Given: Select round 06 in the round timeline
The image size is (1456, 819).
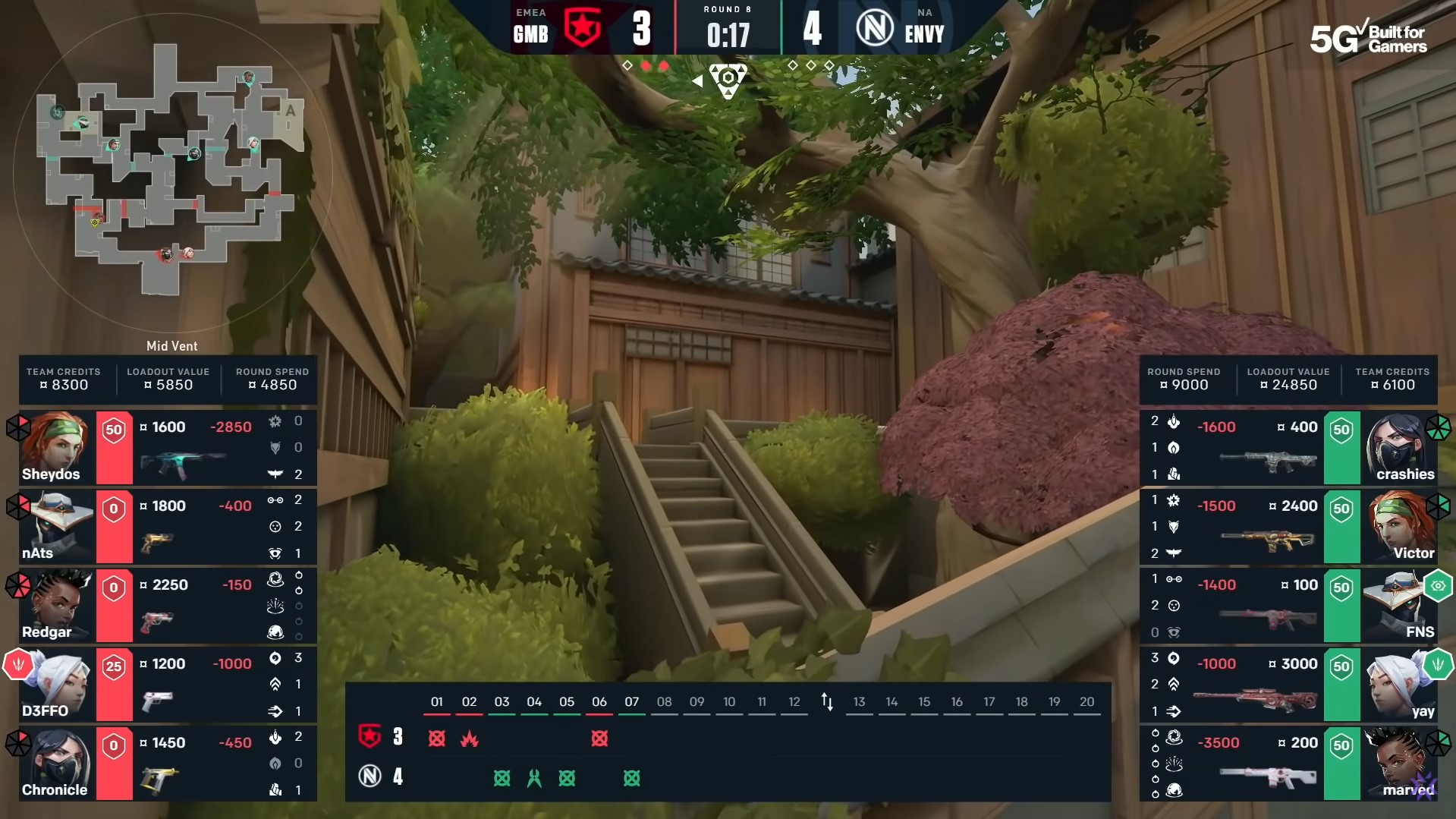Looking at the screenshot, I should [599, 702].
